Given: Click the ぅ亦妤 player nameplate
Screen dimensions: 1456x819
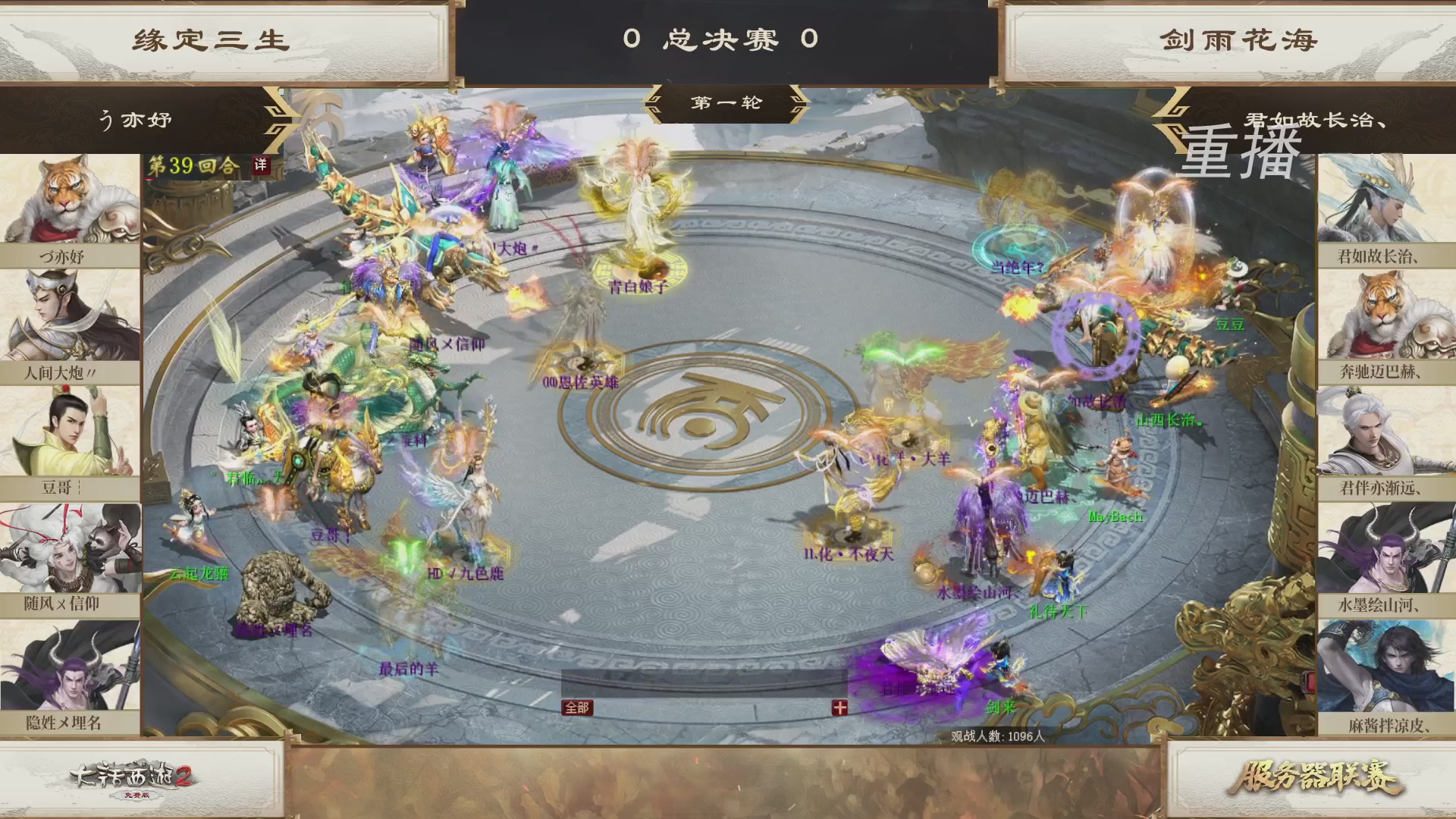Looking at the screenshot, I should point(136,119).
